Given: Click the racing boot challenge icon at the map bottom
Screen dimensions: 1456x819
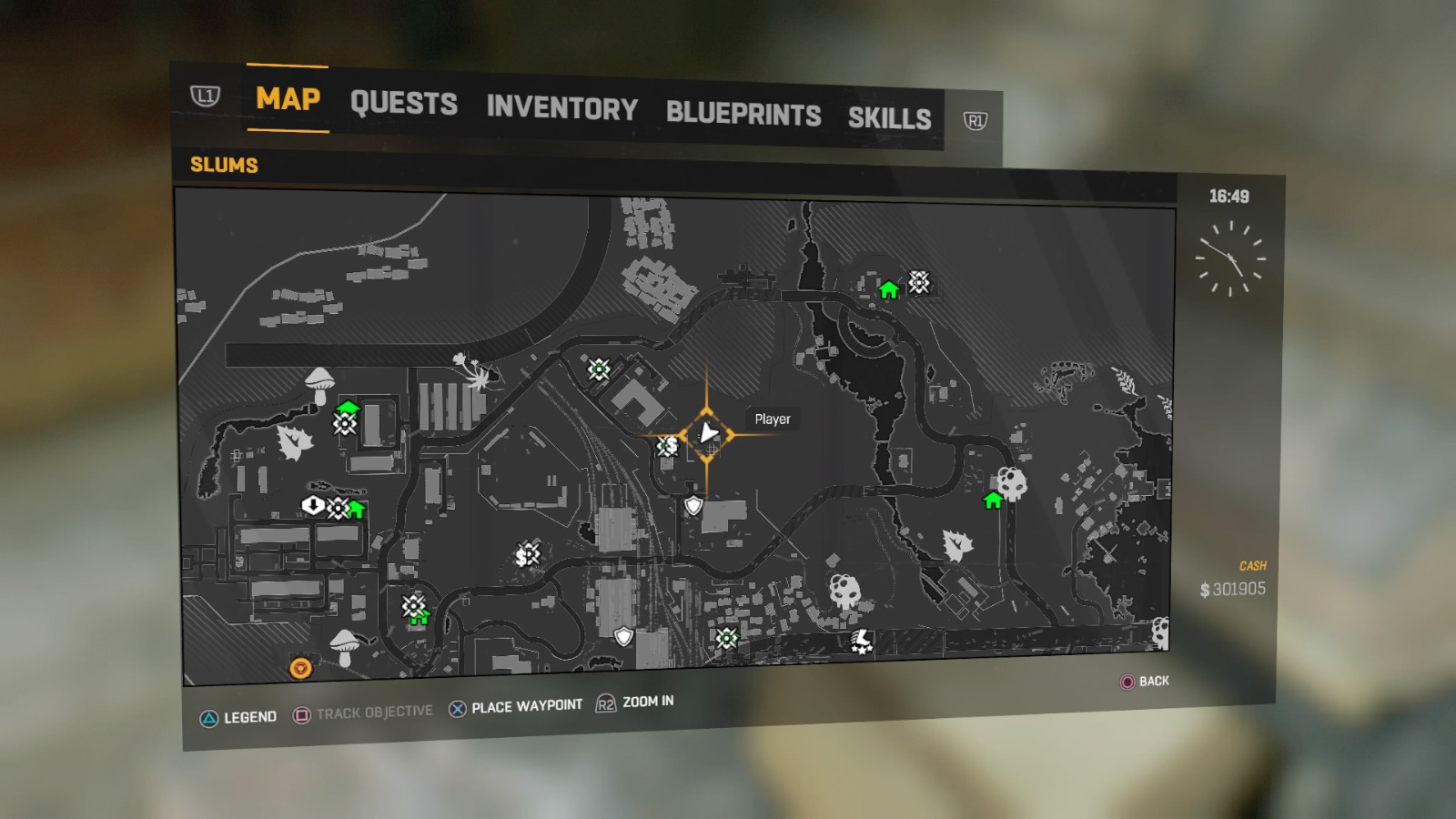Looking at the screenshot, I should pos(859,642).
